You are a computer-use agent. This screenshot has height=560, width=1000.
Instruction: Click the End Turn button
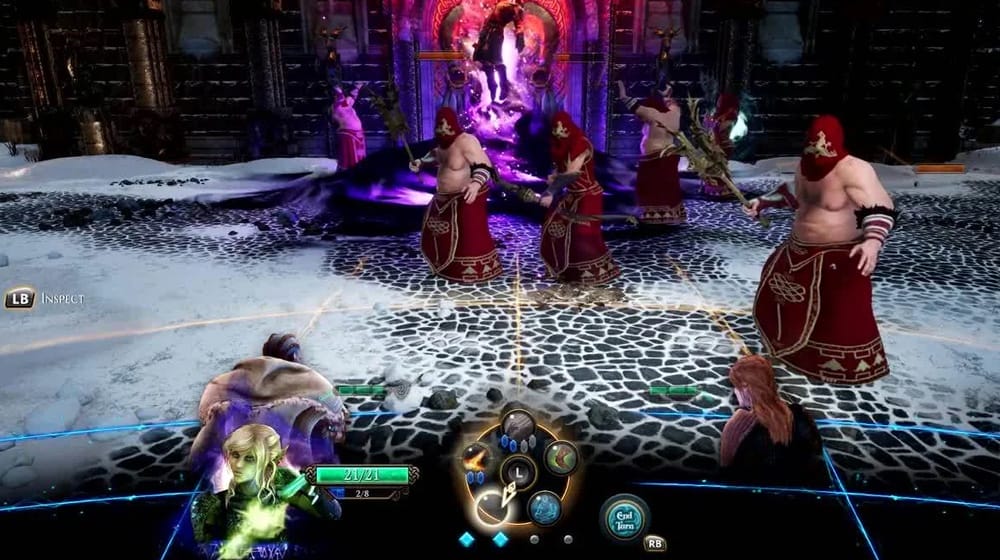(x=625, y=516)
